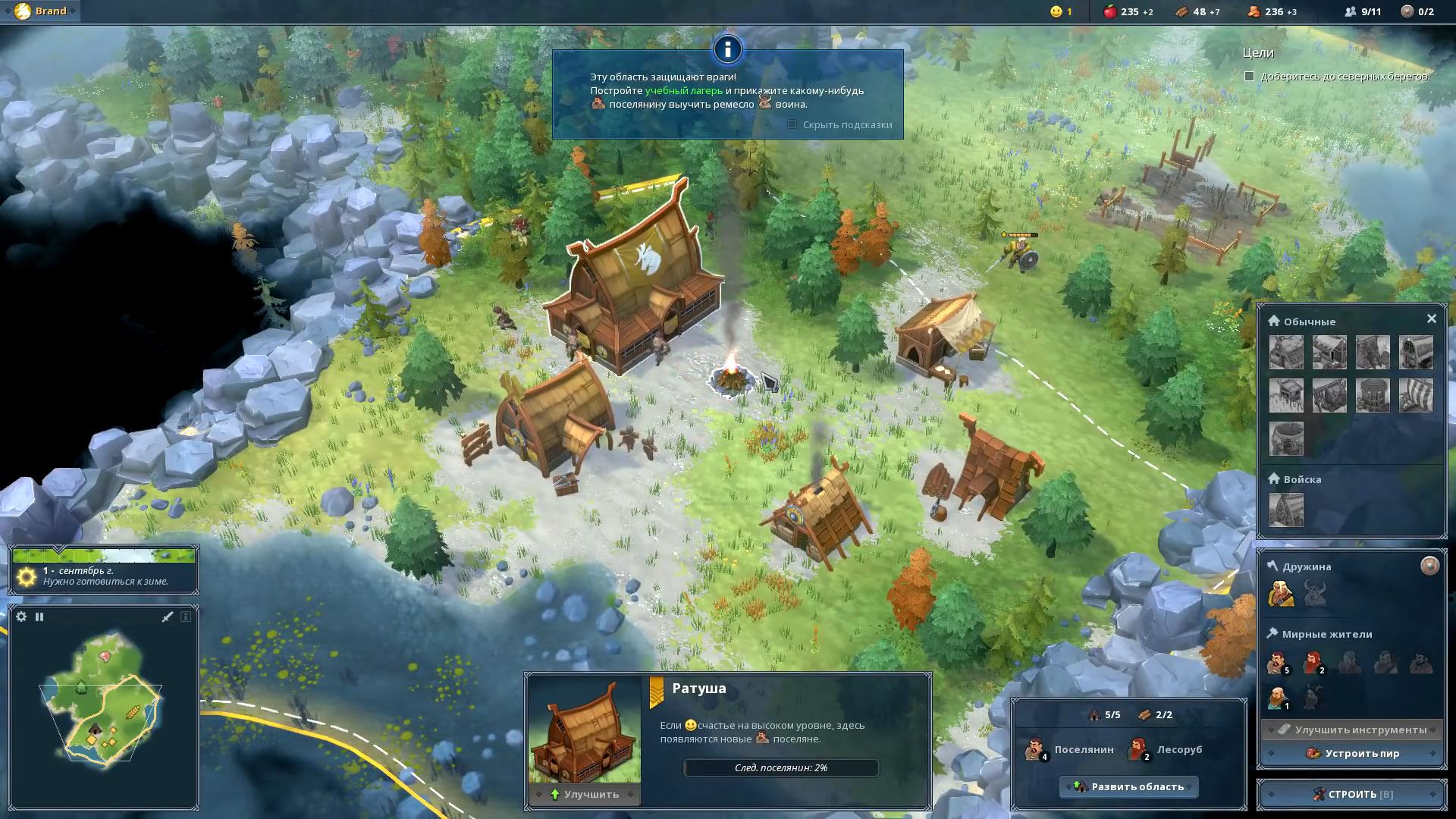1456x819 pixels.
Task: Click the Устроить пир feast button
Action: pos(1352,753)
